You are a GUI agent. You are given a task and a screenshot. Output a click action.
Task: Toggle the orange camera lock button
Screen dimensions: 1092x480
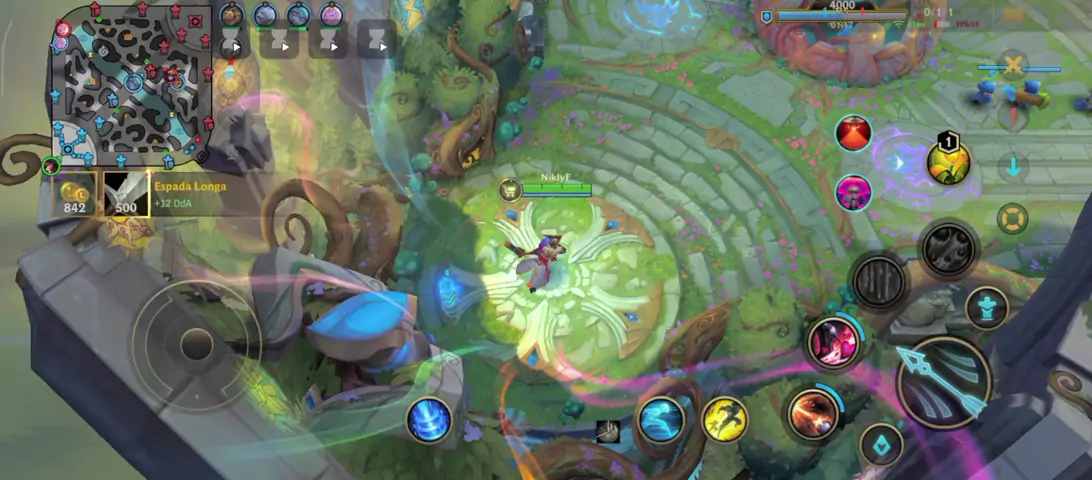click(x=1013, y=218)
